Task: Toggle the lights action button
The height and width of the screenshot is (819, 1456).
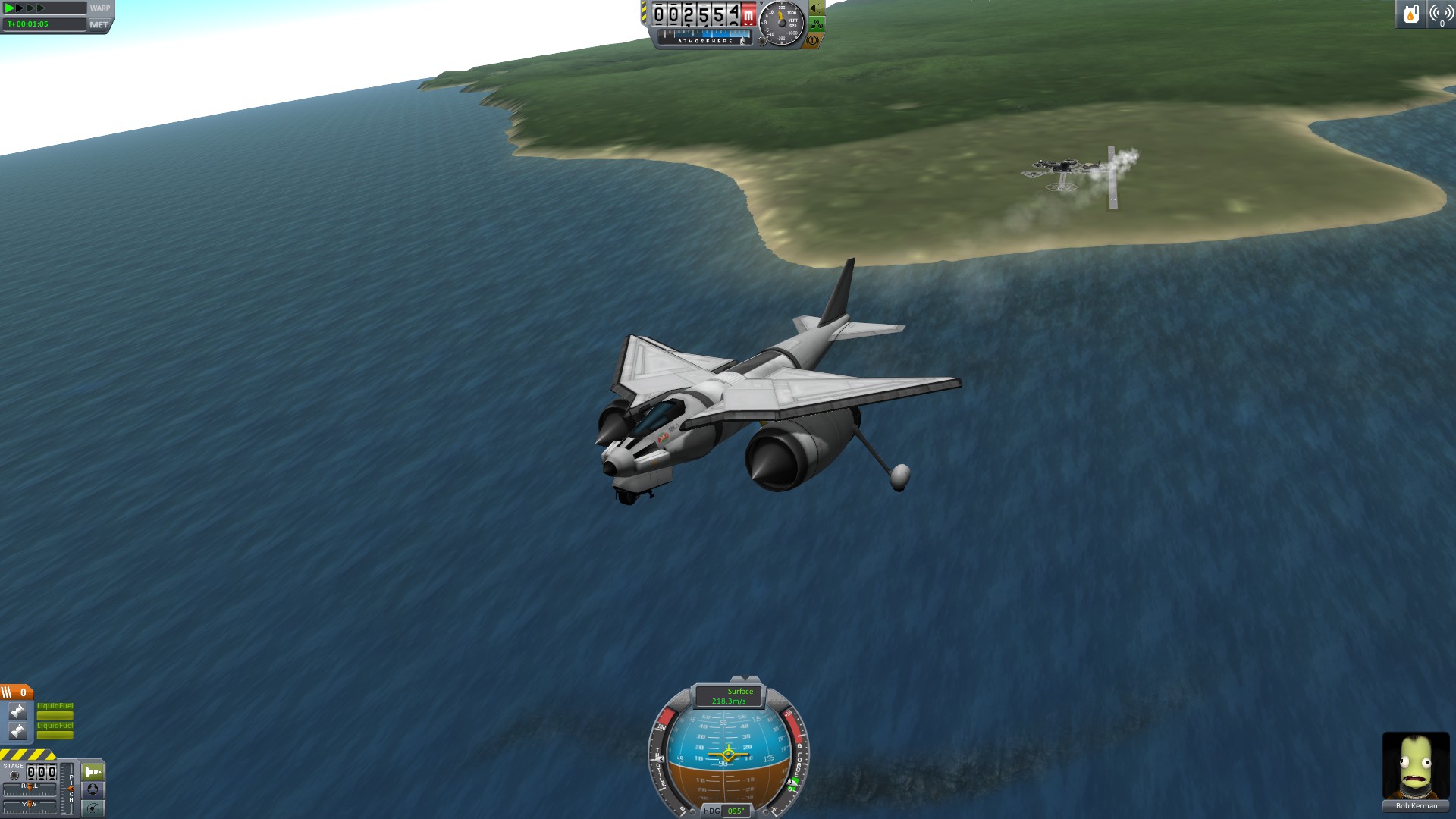Action: (817, 8)
